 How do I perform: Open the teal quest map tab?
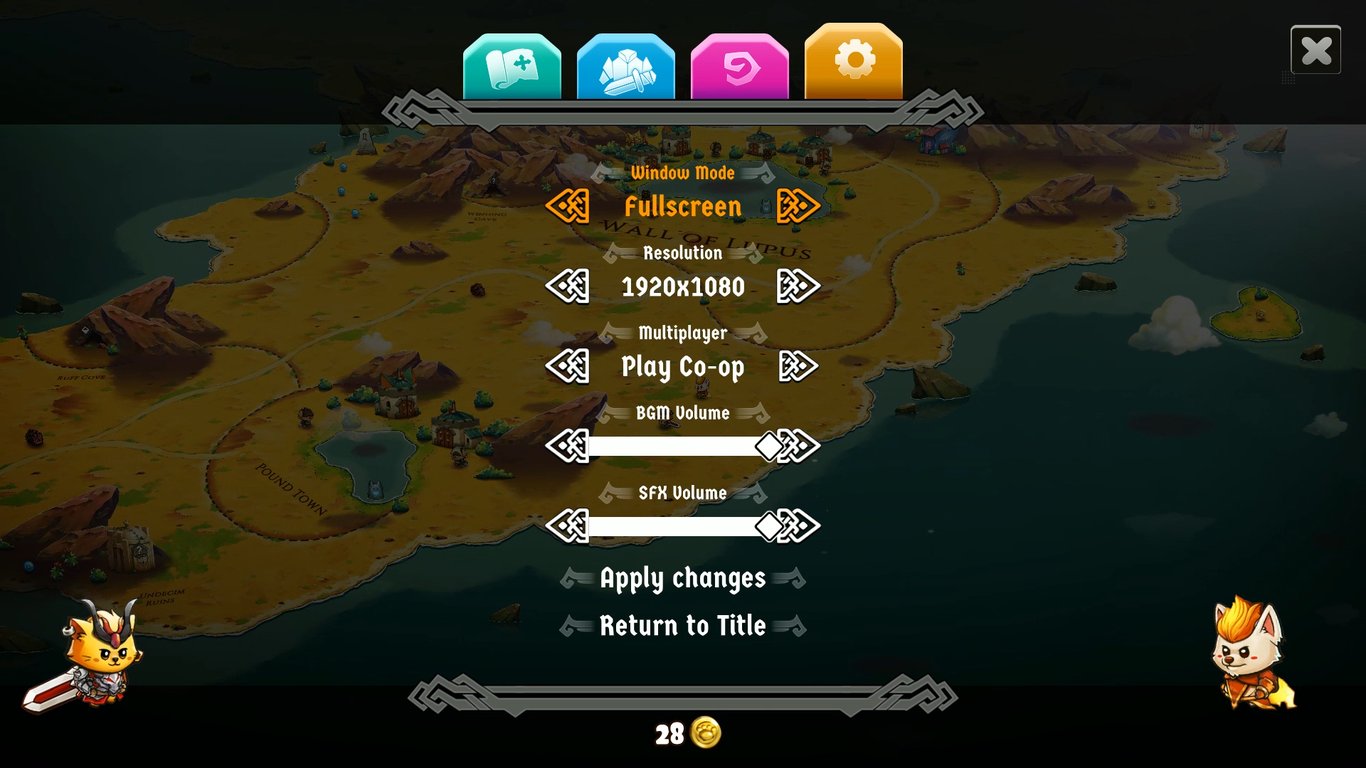pos(511,63)
